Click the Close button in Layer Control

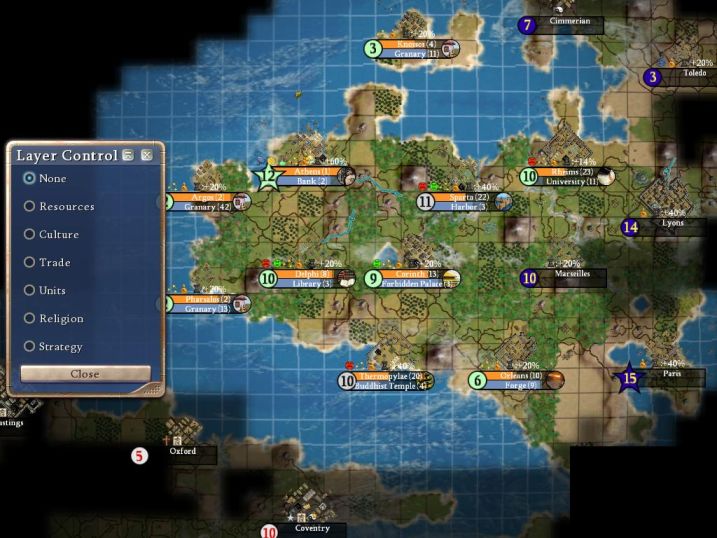(85, 373)
